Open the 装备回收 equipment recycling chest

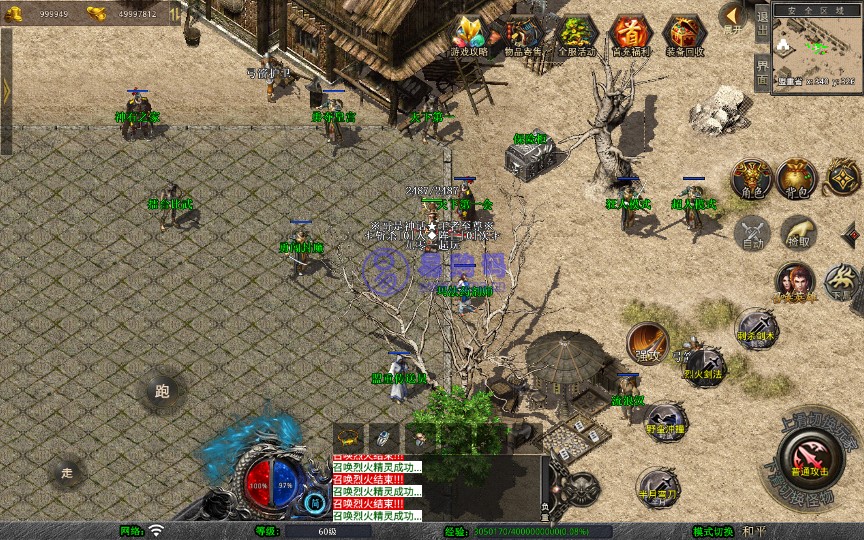point(685,35)
